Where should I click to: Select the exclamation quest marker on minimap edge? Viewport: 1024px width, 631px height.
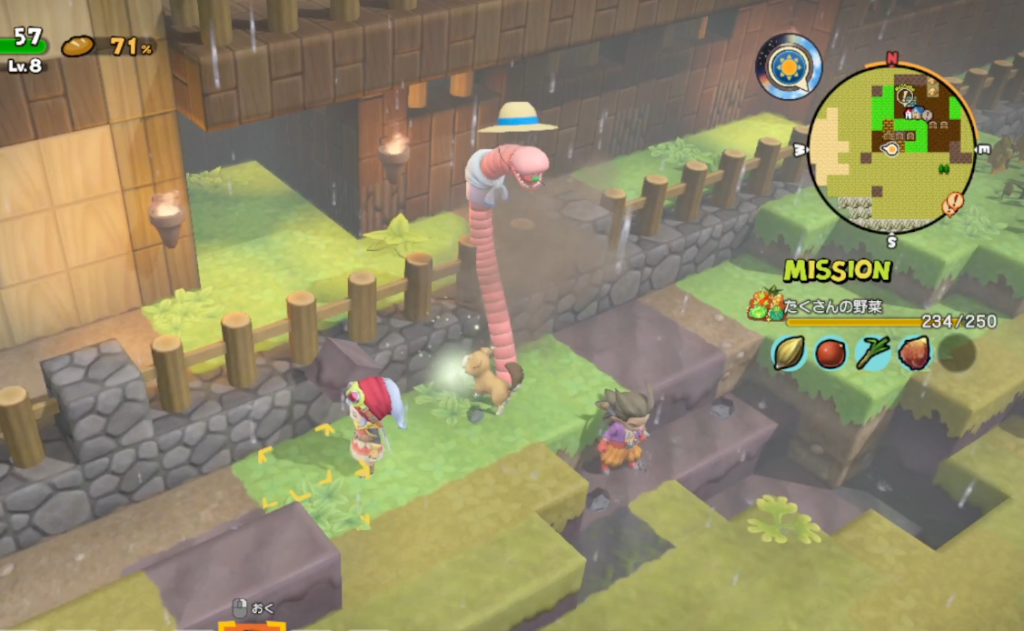coord(952,205)
